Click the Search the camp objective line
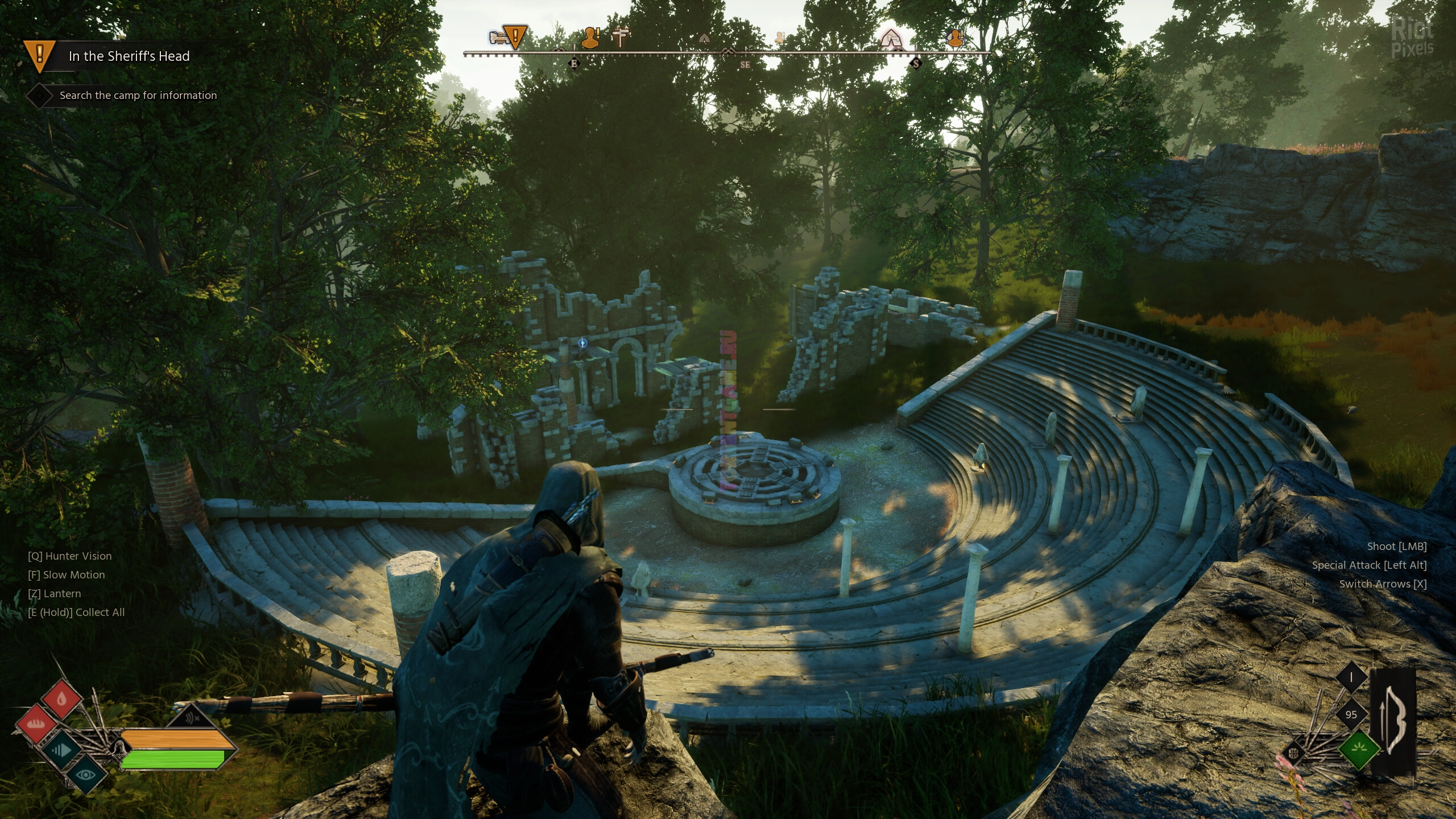1456x819 pixels. pos(138,96)
